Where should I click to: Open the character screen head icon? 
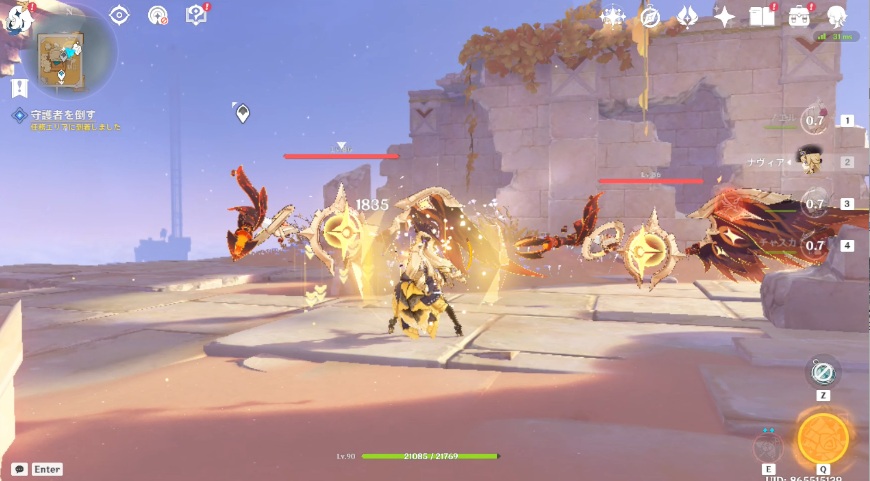pos(836,16)
